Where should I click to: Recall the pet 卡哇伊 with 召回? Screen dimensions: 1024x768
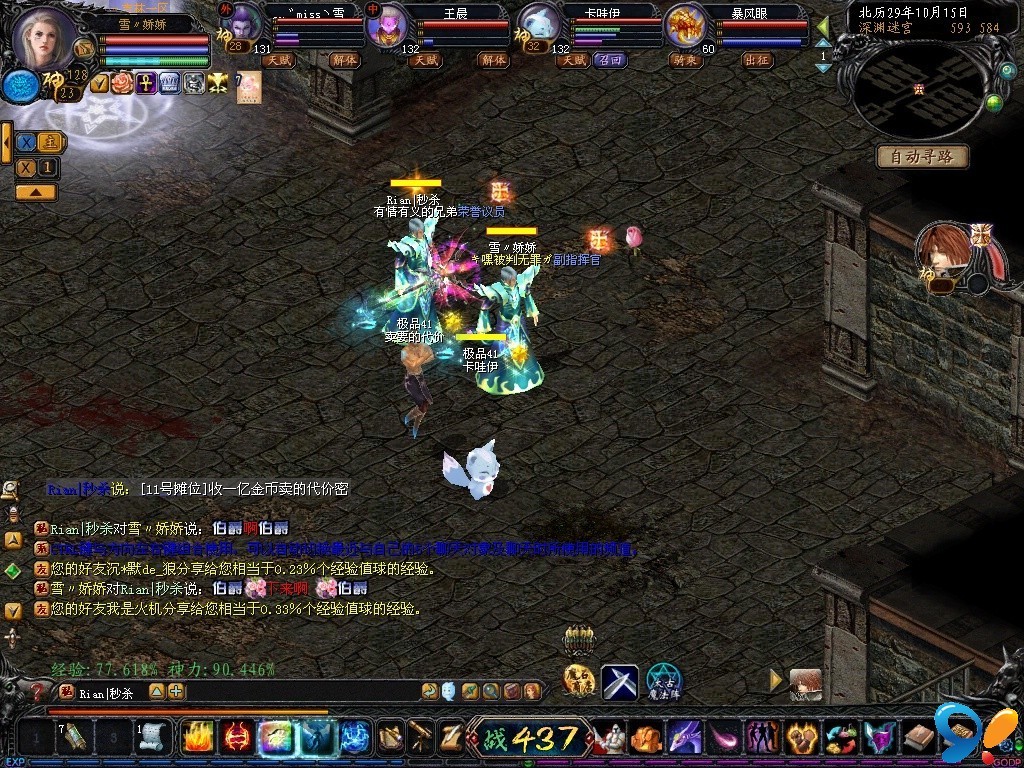click(x=609, y=60)
